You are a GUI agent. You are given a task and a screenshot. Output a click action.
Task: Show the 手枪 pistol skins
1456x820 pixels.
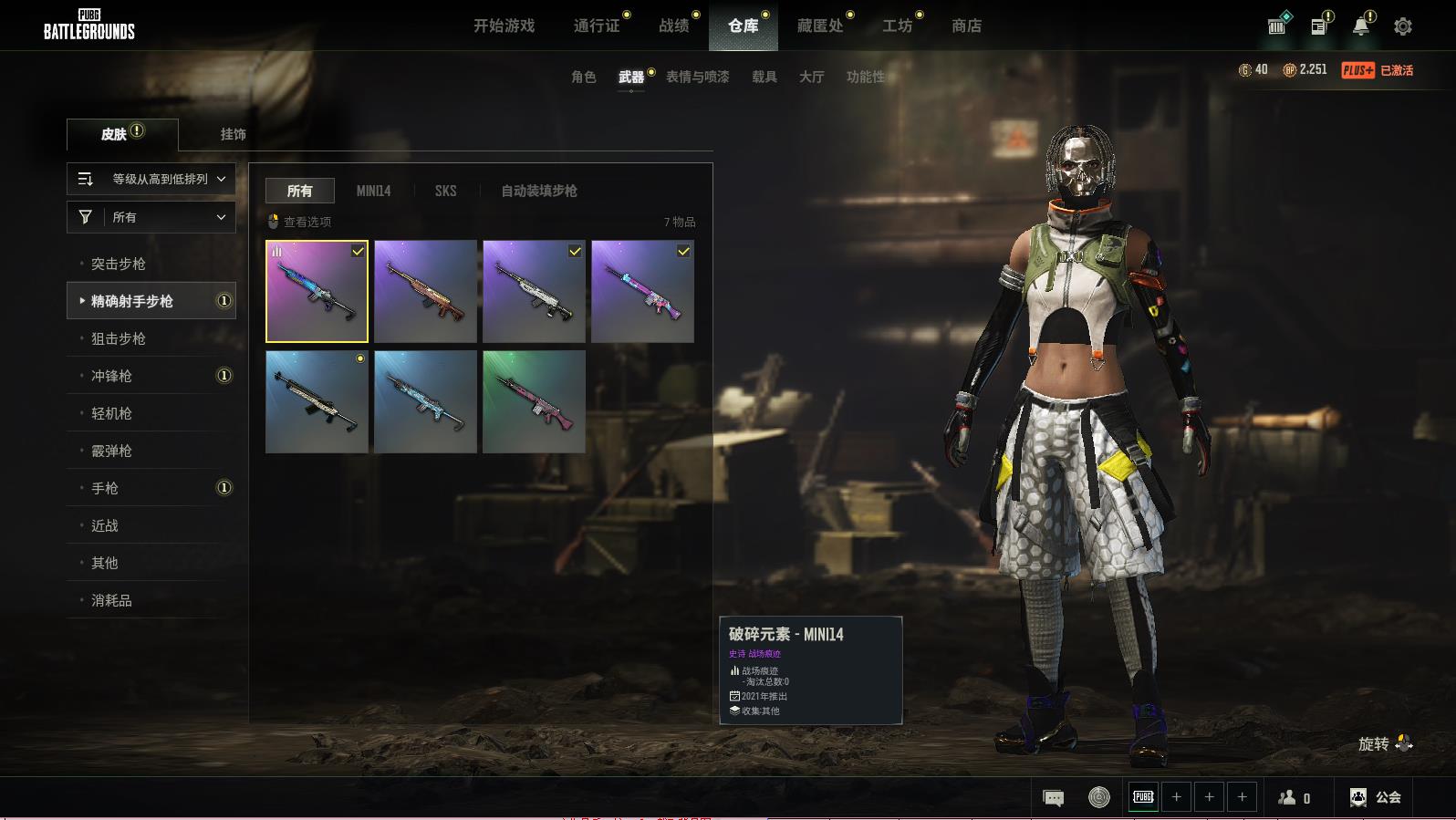105,488
